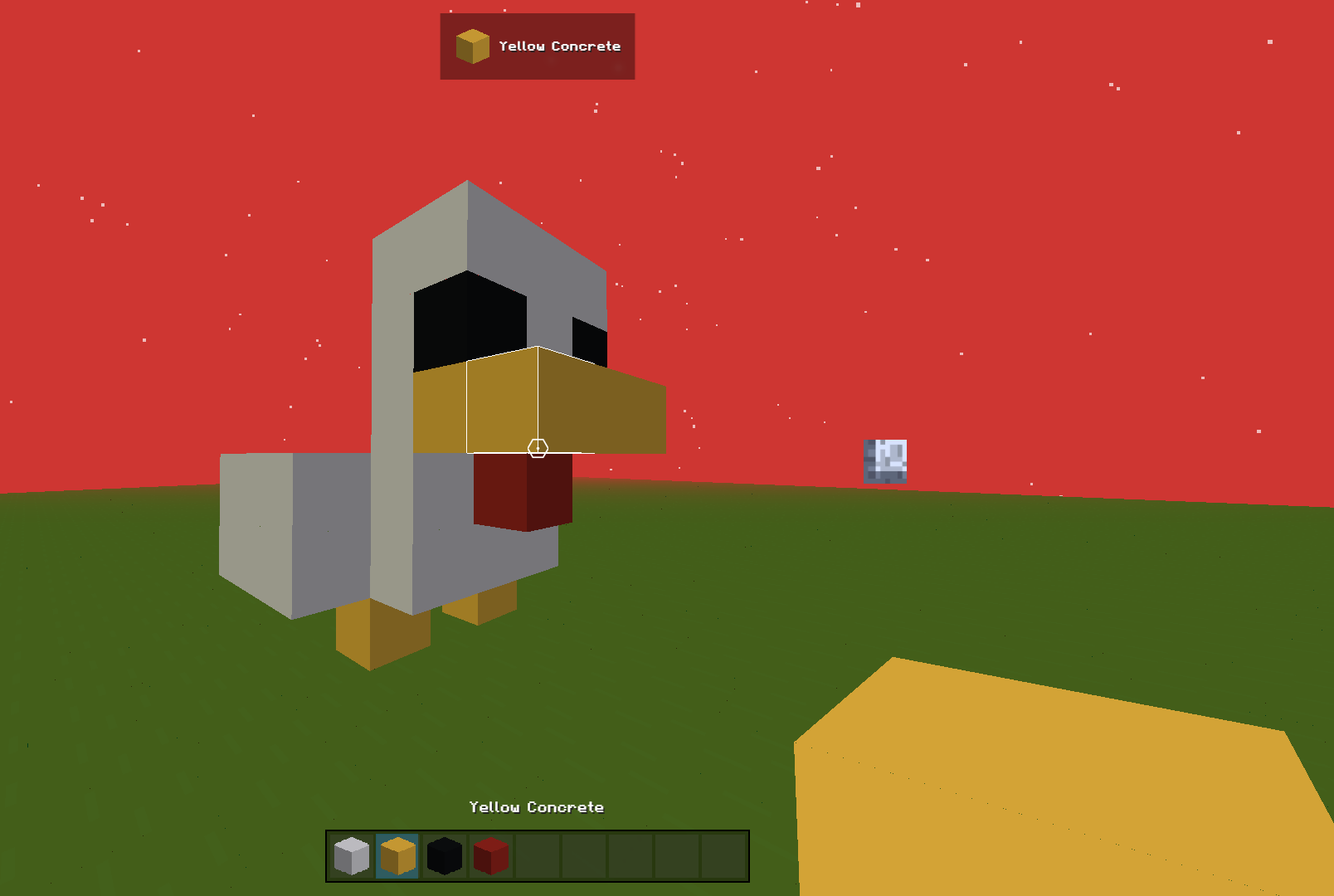Click the Yellow Concrete label above the hotbar
This screenshot has height=896, width=1334.
pyautogui.click(x=537, y=806)
